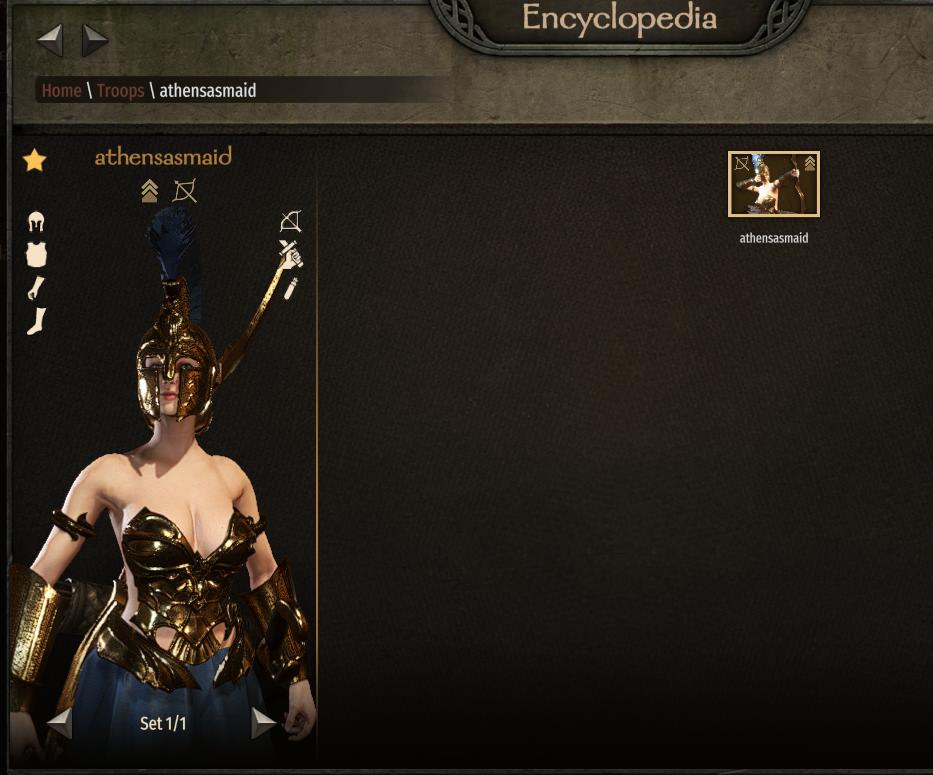The image size is (933, 775).
Task: Select the bow weapon icon beside the portrait
Action: [x=290, y=222]
